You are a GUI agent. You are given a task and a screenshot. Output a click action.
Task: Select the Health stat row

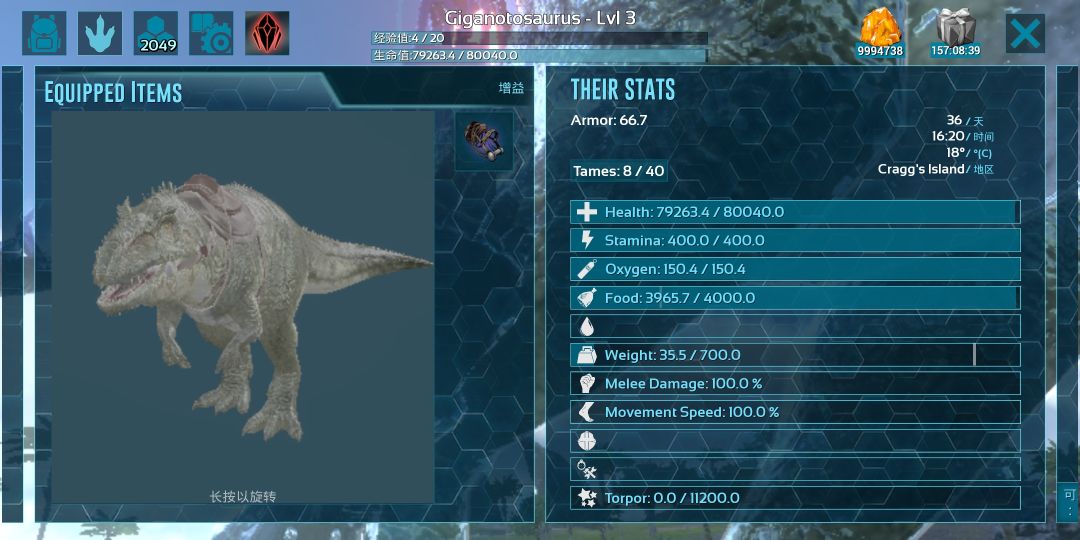[795, 212]
